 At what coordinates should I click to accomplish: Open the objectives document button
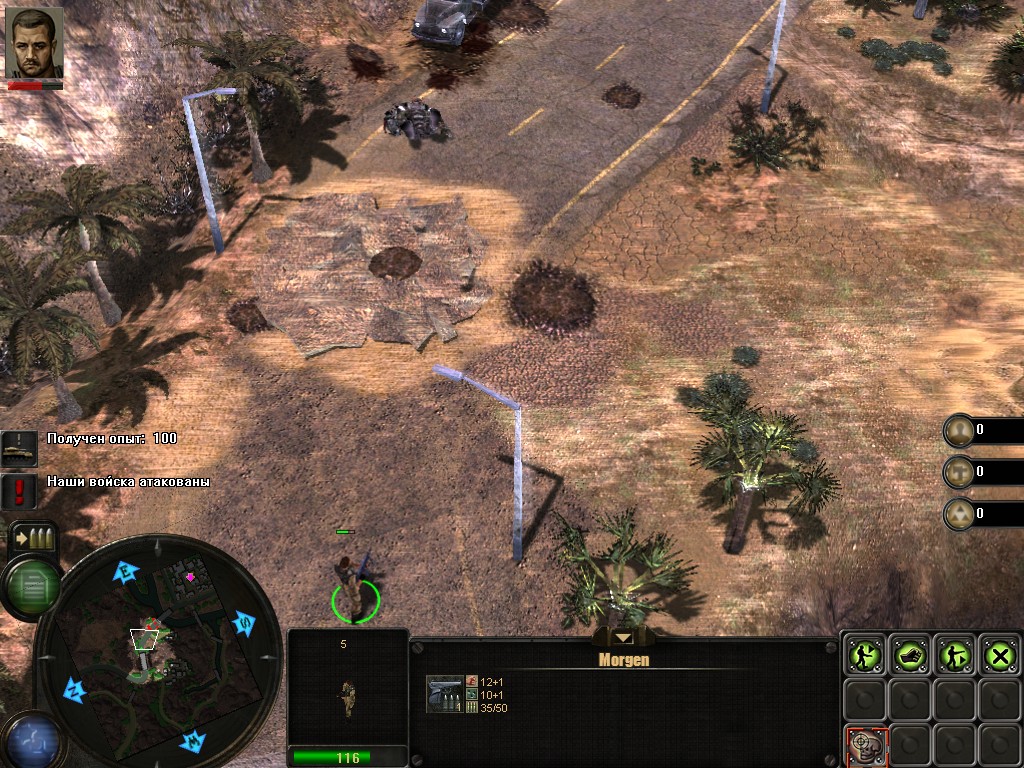click(x=30, y=588)
